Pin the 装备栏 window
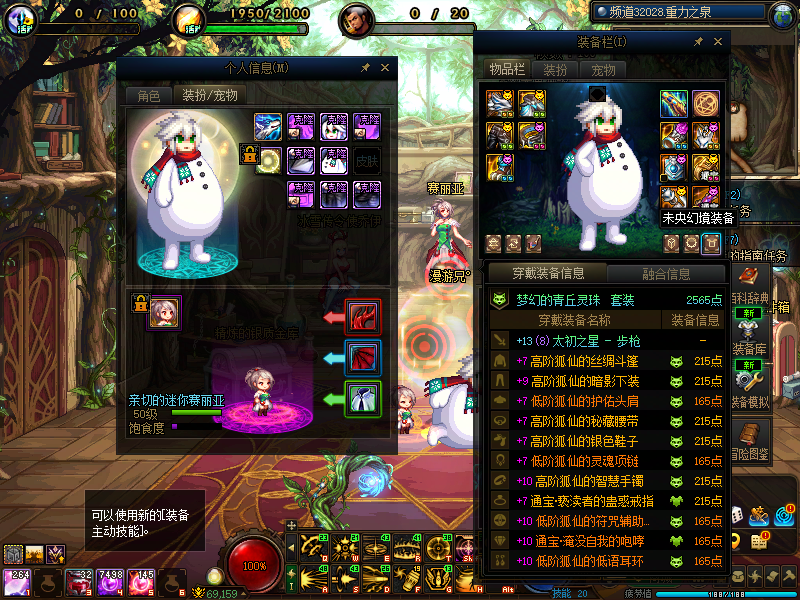 pos(696,42)
